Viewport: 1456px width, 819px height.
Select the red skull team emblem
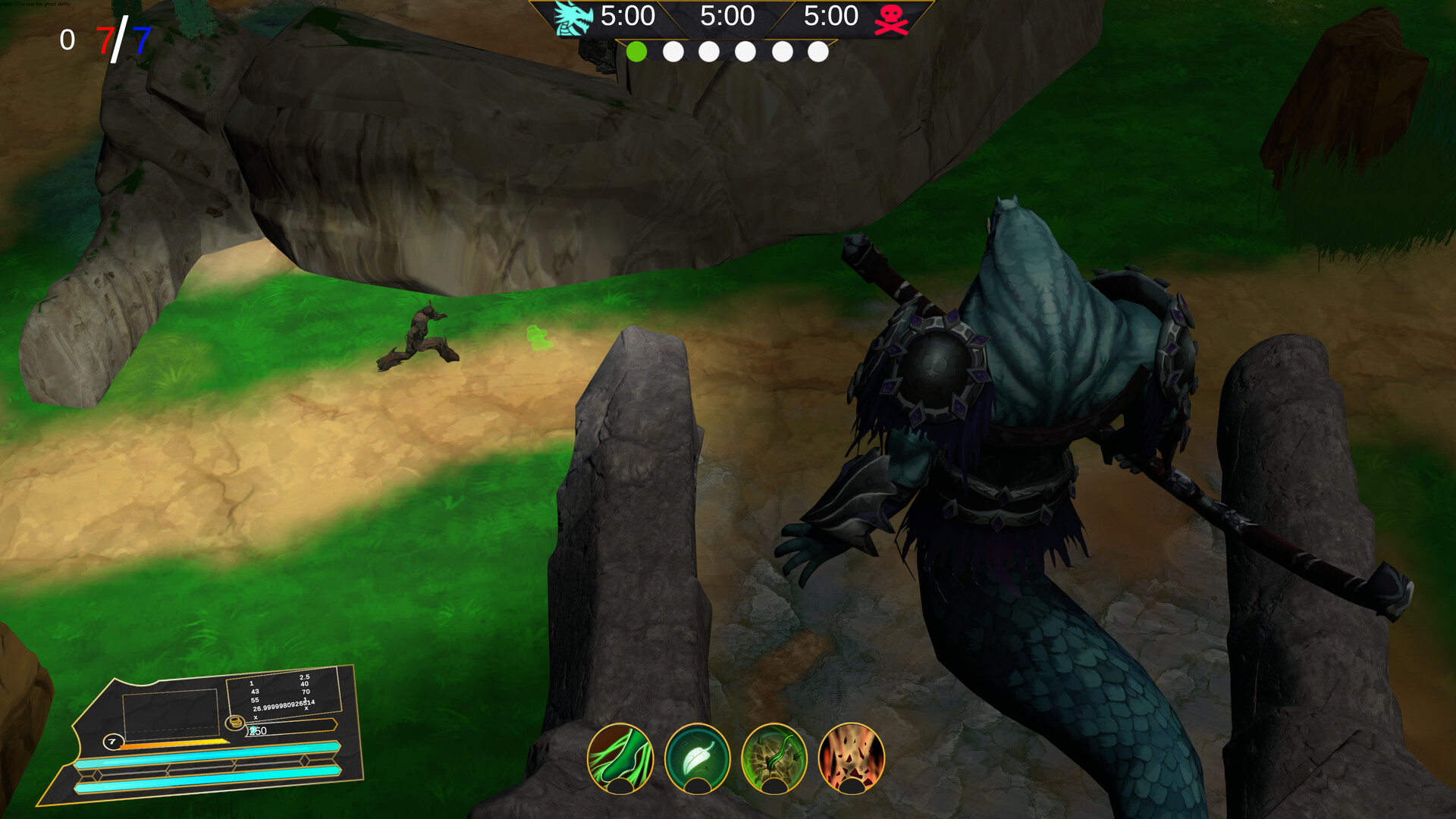click(891, 20)
